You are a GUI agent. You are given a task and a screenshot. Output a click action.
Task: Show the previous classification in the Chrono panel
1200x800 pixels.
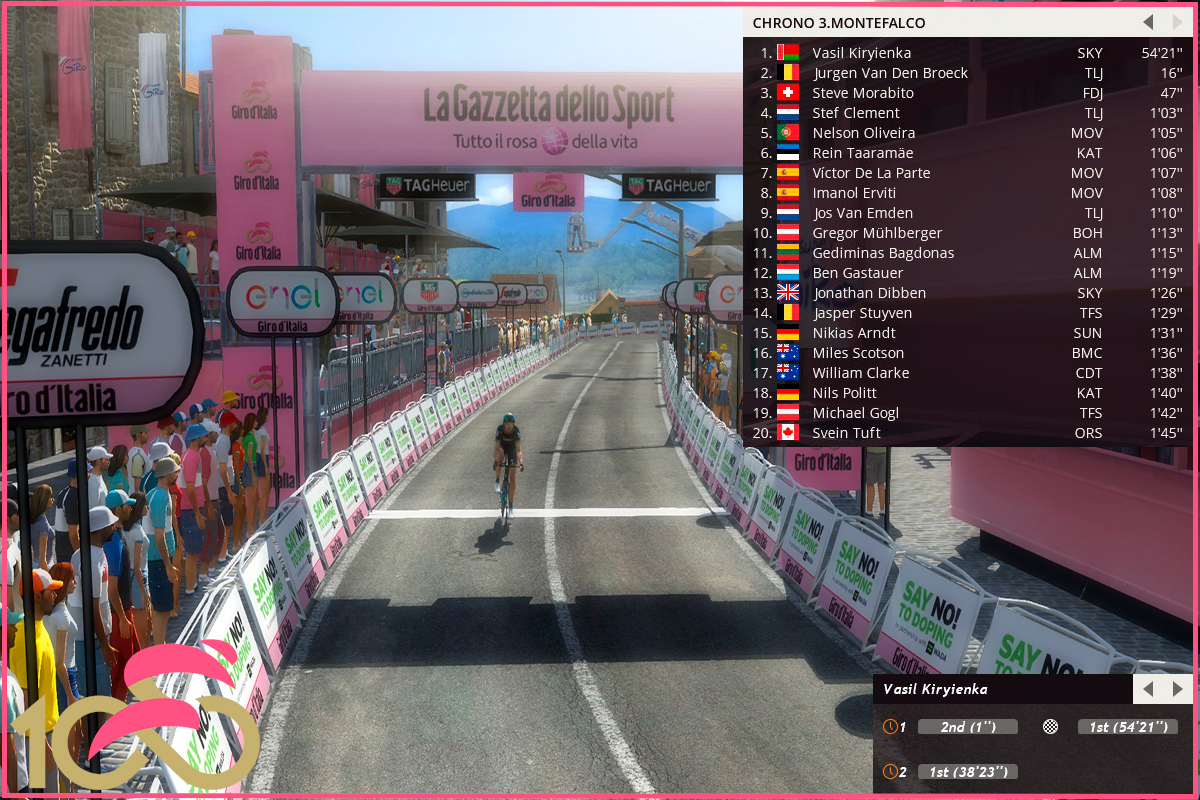tap(1148, 22)
